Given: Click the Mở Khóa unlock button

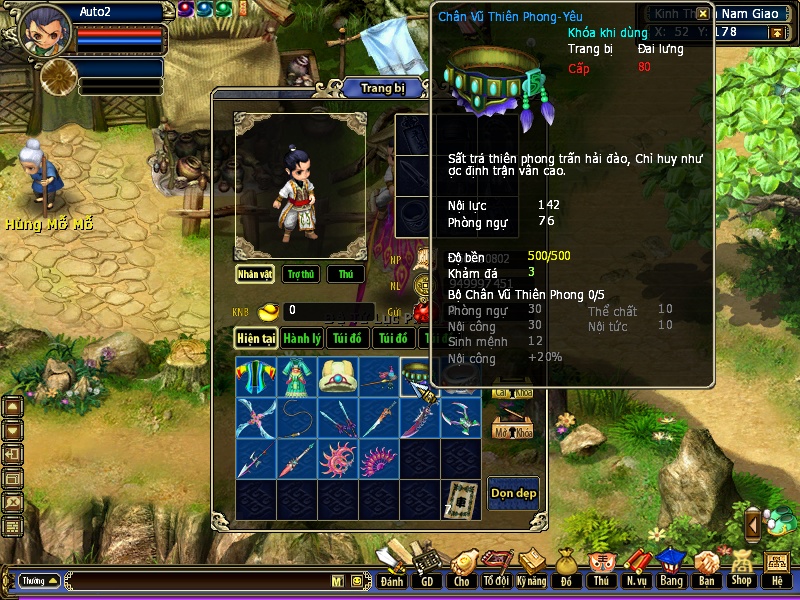Looking at the screenshot, I should [513, 432].
